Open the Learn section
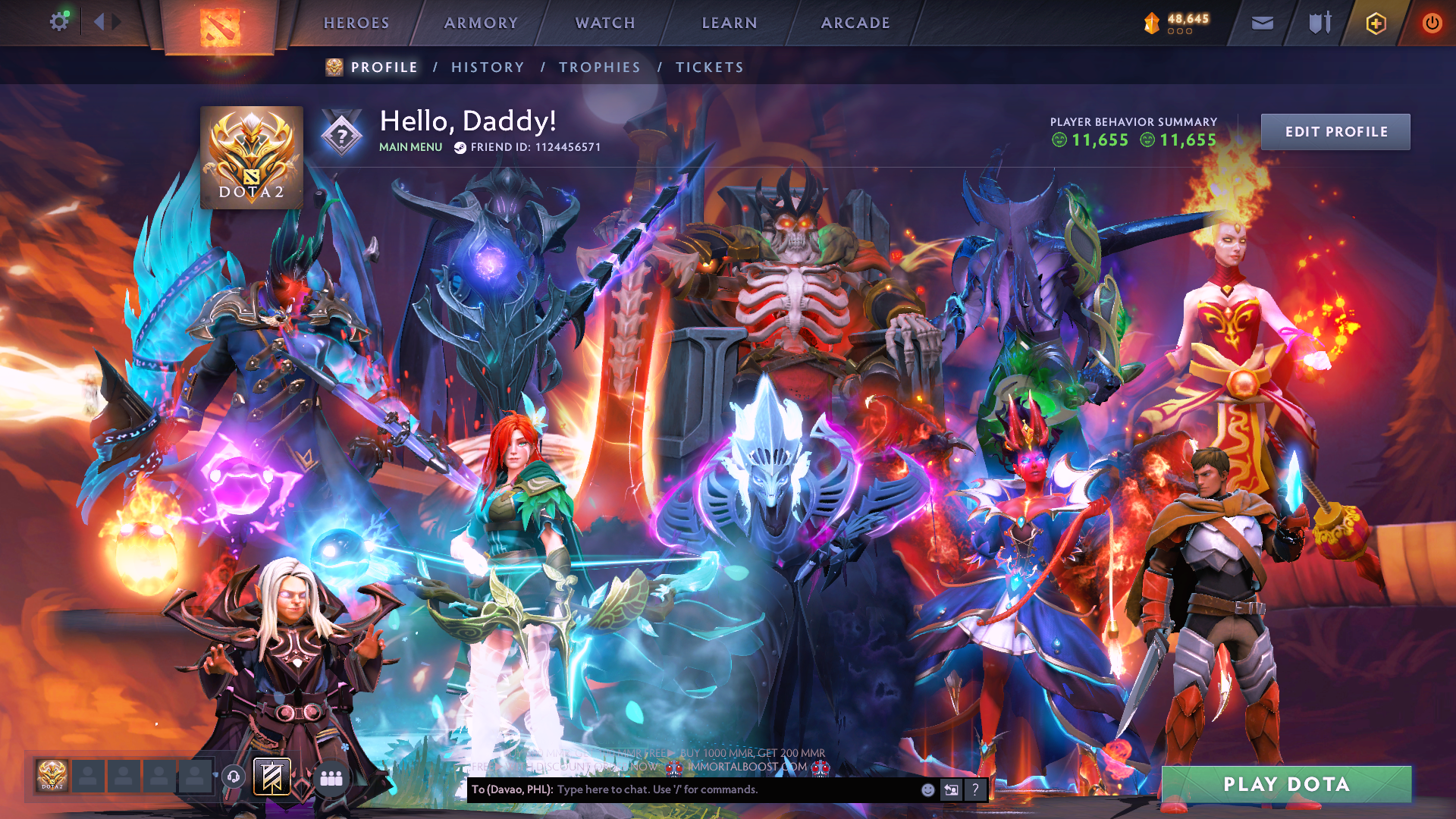Viewport: 1456px width, 819px height. [730, 24]
